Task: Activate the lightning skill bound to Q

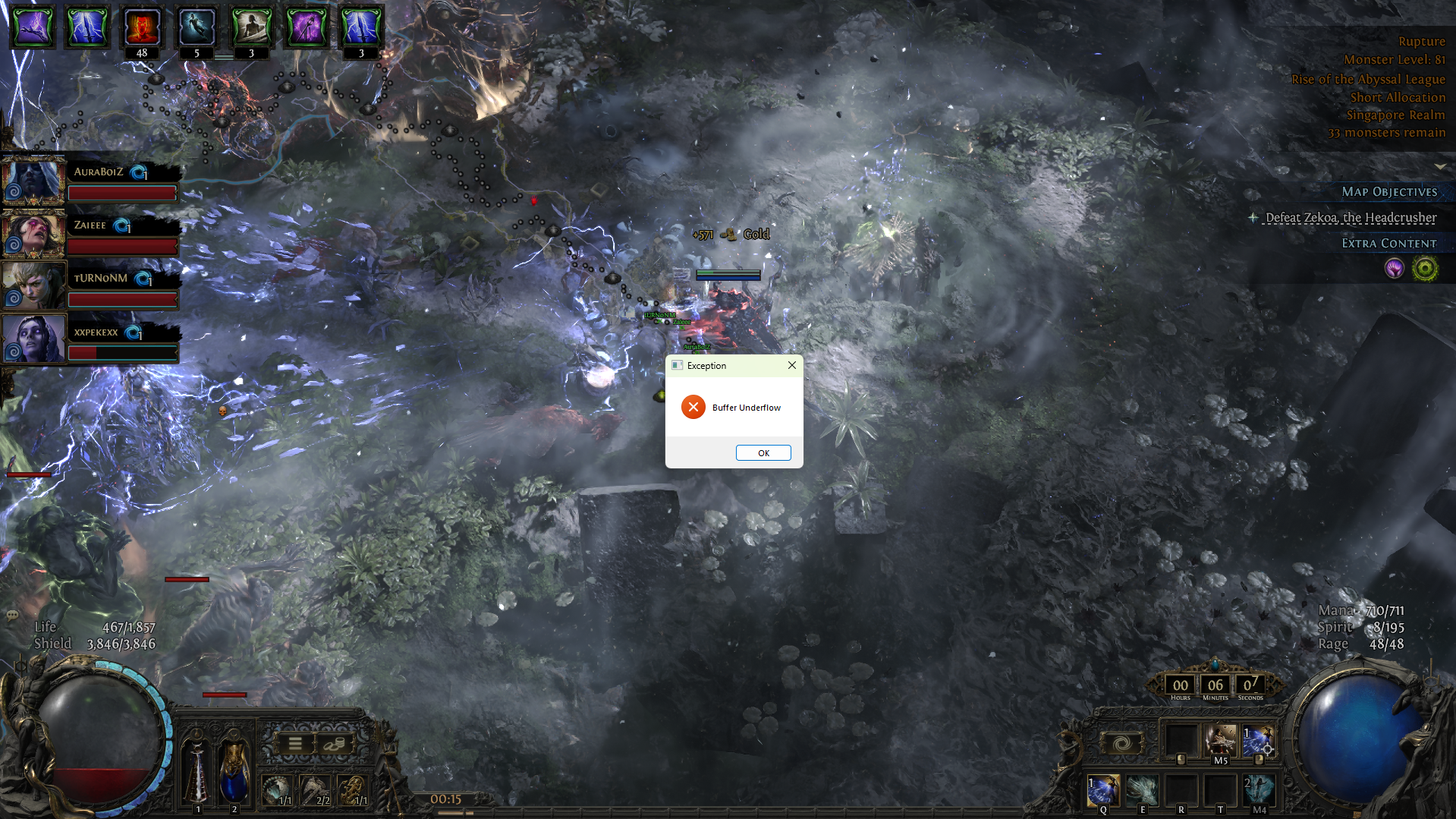Action: 1103,790
